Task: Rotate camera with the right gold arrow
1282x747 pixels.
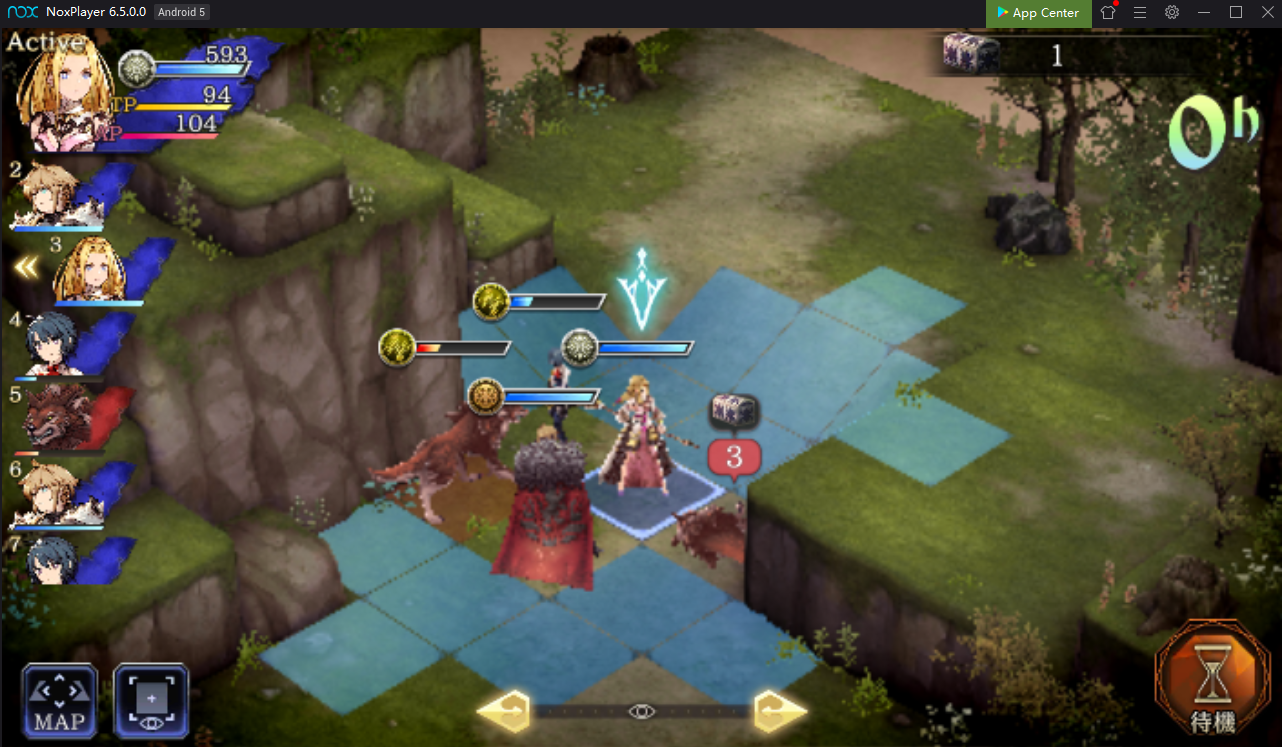Action: tap(780, 710)
